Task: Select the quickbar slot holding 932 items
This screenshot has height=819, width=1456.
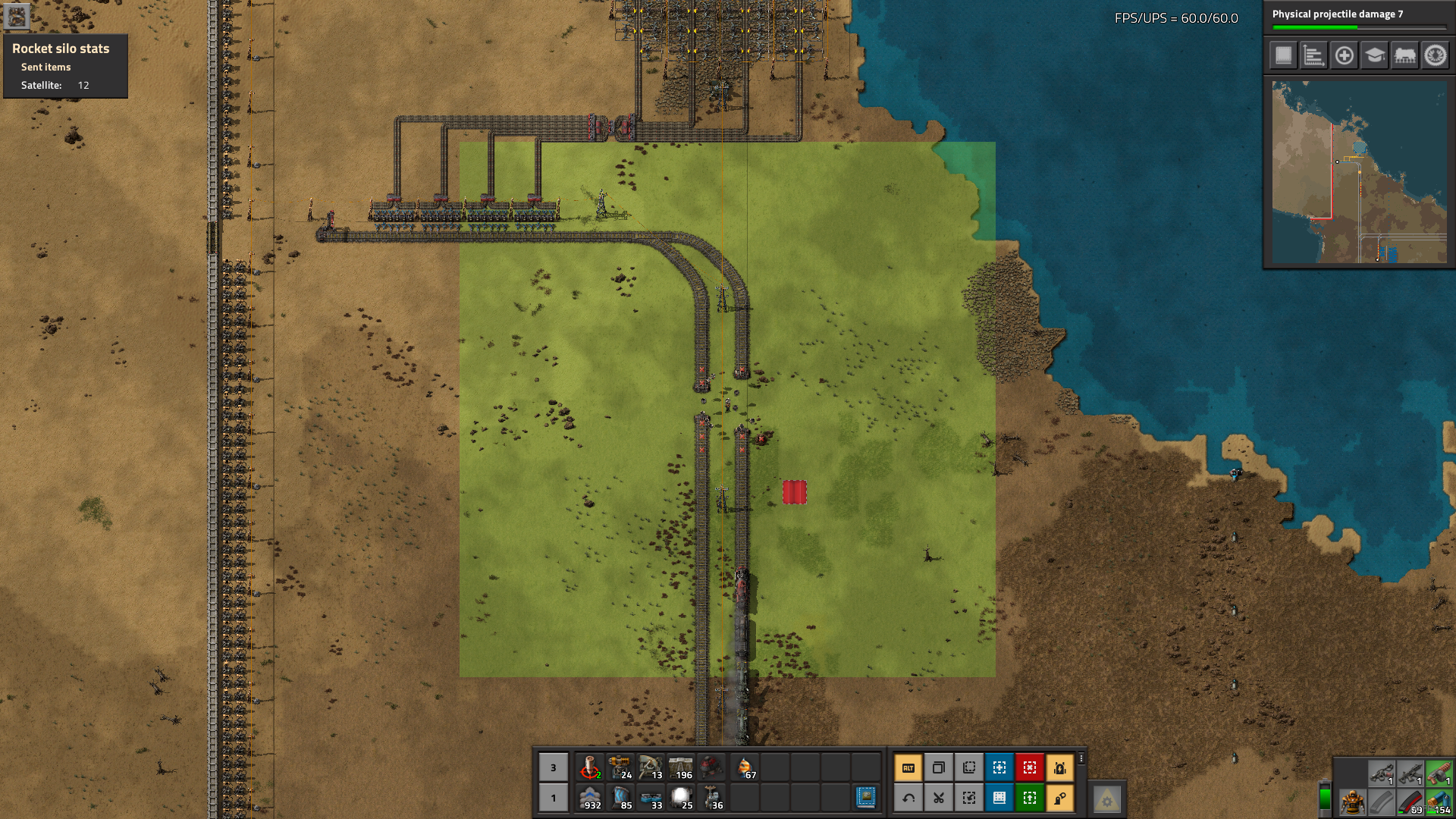Action: (x=590, y=798)
